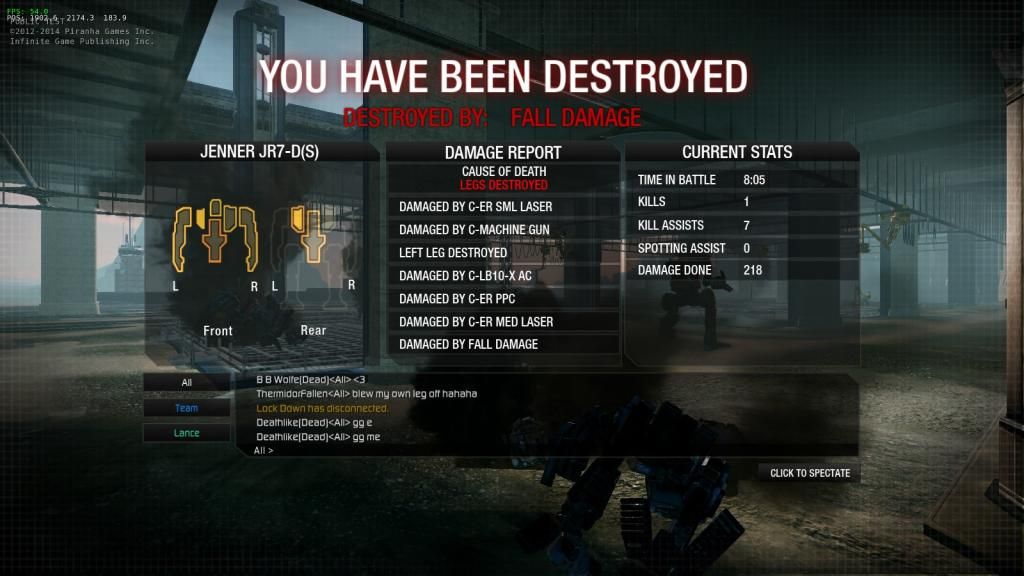Choose the Lance chat channel
The image size is (1024, 576).
click(x=186, y=433)
